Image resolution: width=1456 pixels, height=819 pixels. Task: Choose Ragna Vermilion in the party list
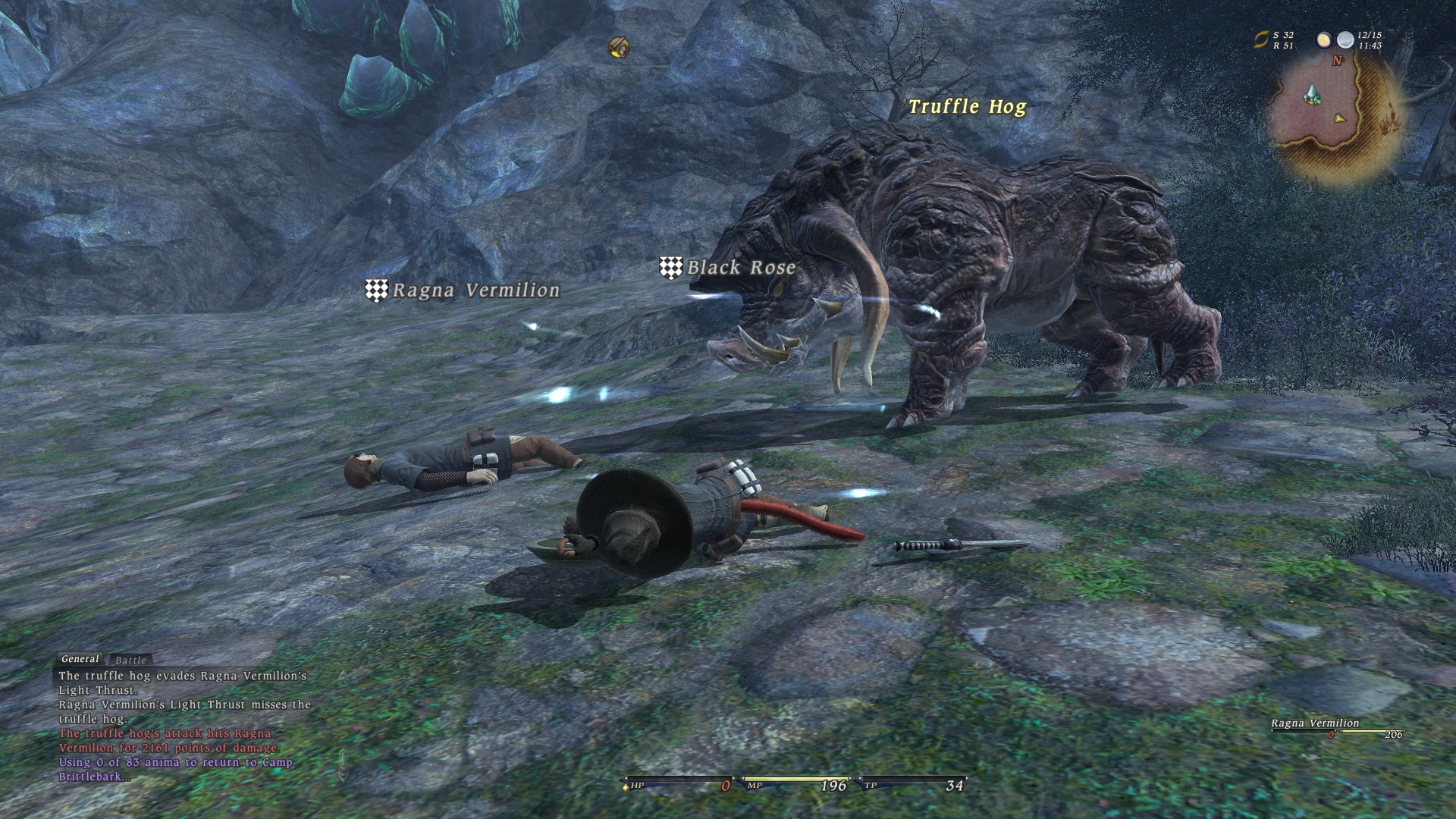click(1315, 723)
